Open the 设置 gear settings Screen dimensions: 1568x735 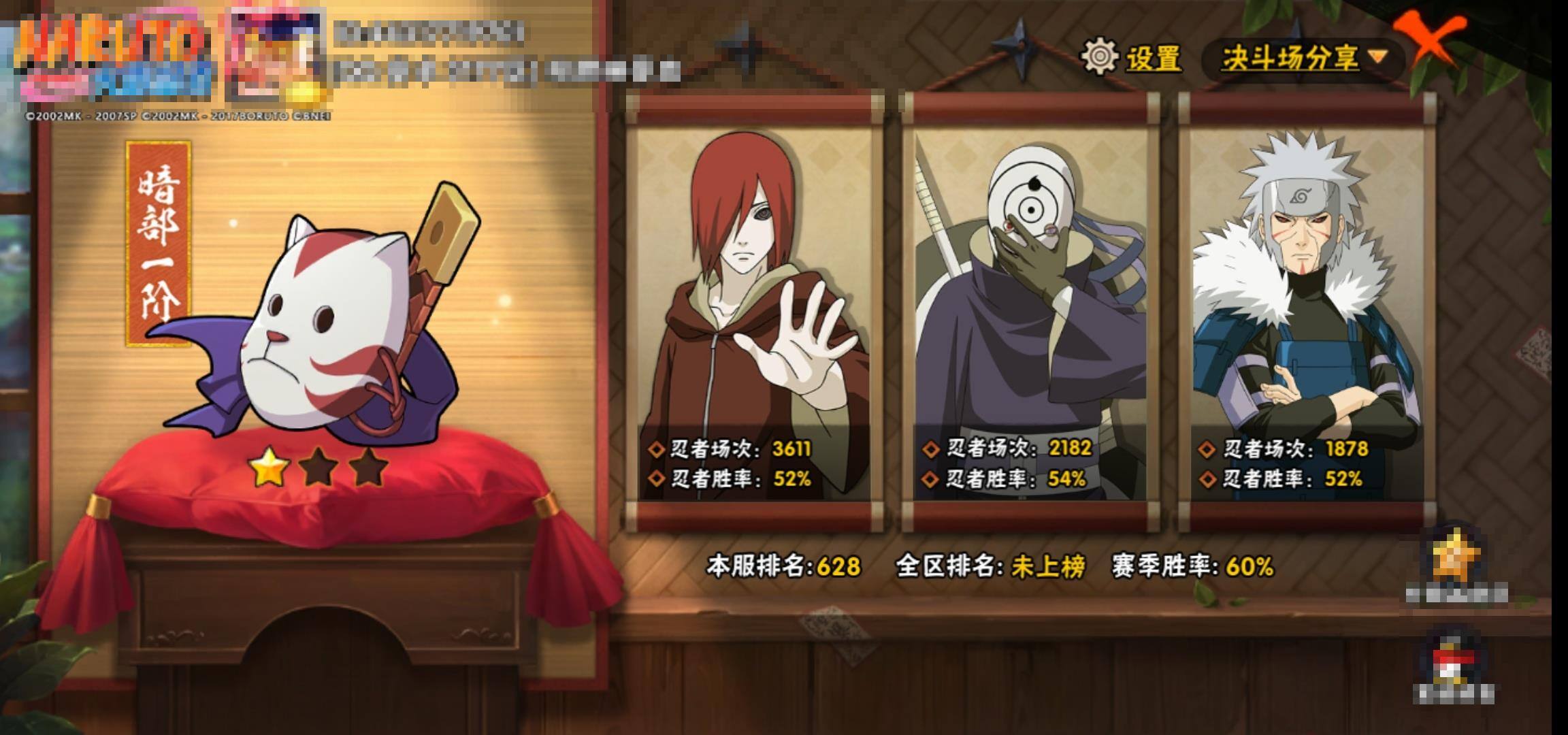tap(1132, 57)
